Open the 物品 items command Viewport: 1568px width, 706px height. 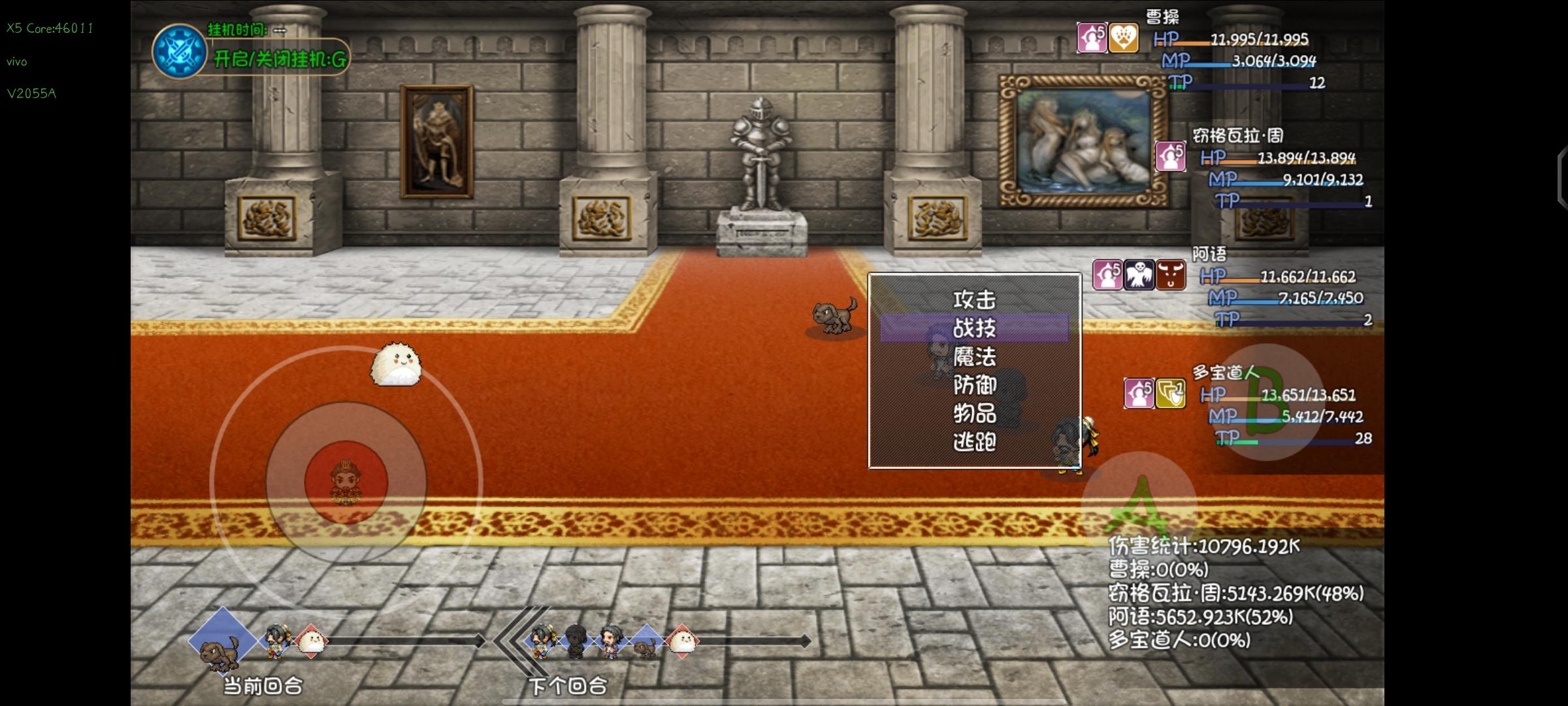tap(974, 413)
